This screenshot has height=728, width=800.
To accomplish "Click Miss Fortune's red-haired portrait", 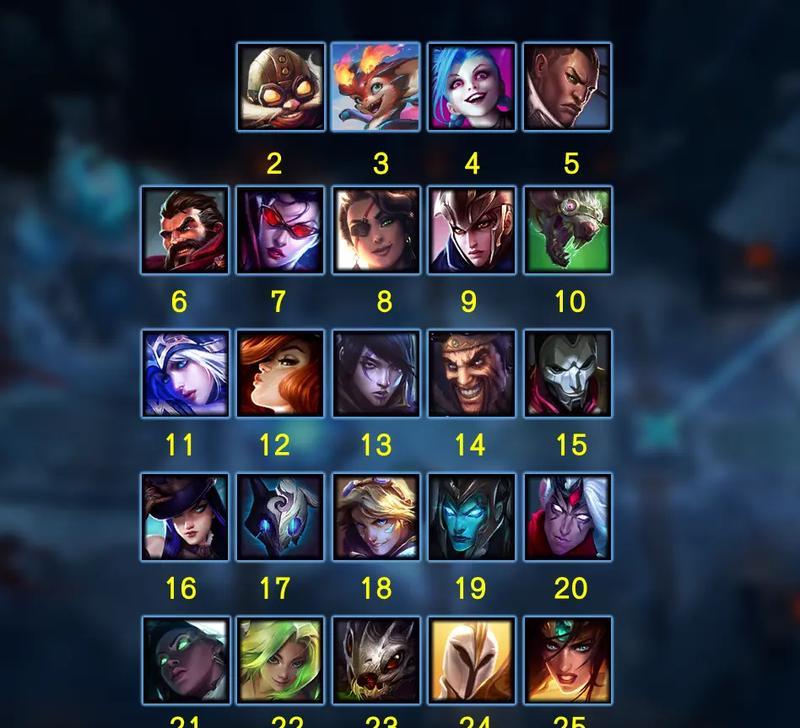I will click(x=281, y=374).
